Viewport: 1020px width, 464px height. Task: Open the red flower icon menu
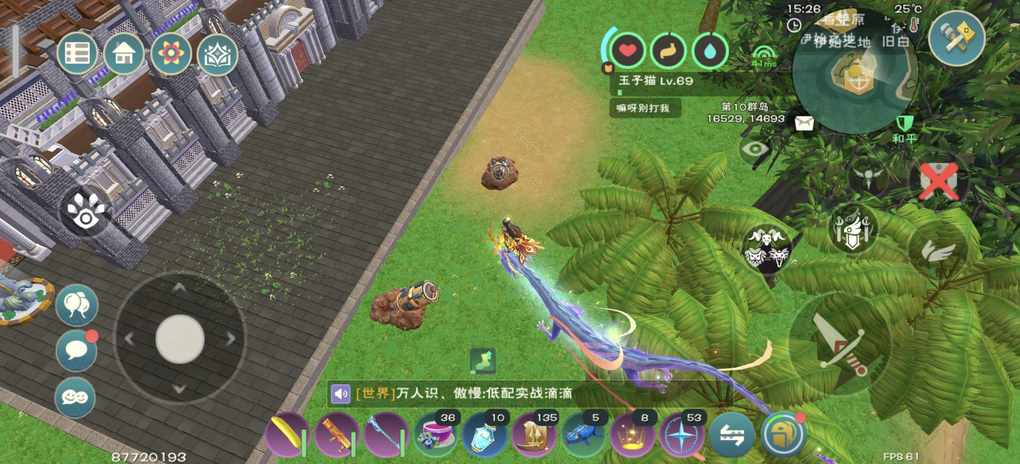(171, 53)
